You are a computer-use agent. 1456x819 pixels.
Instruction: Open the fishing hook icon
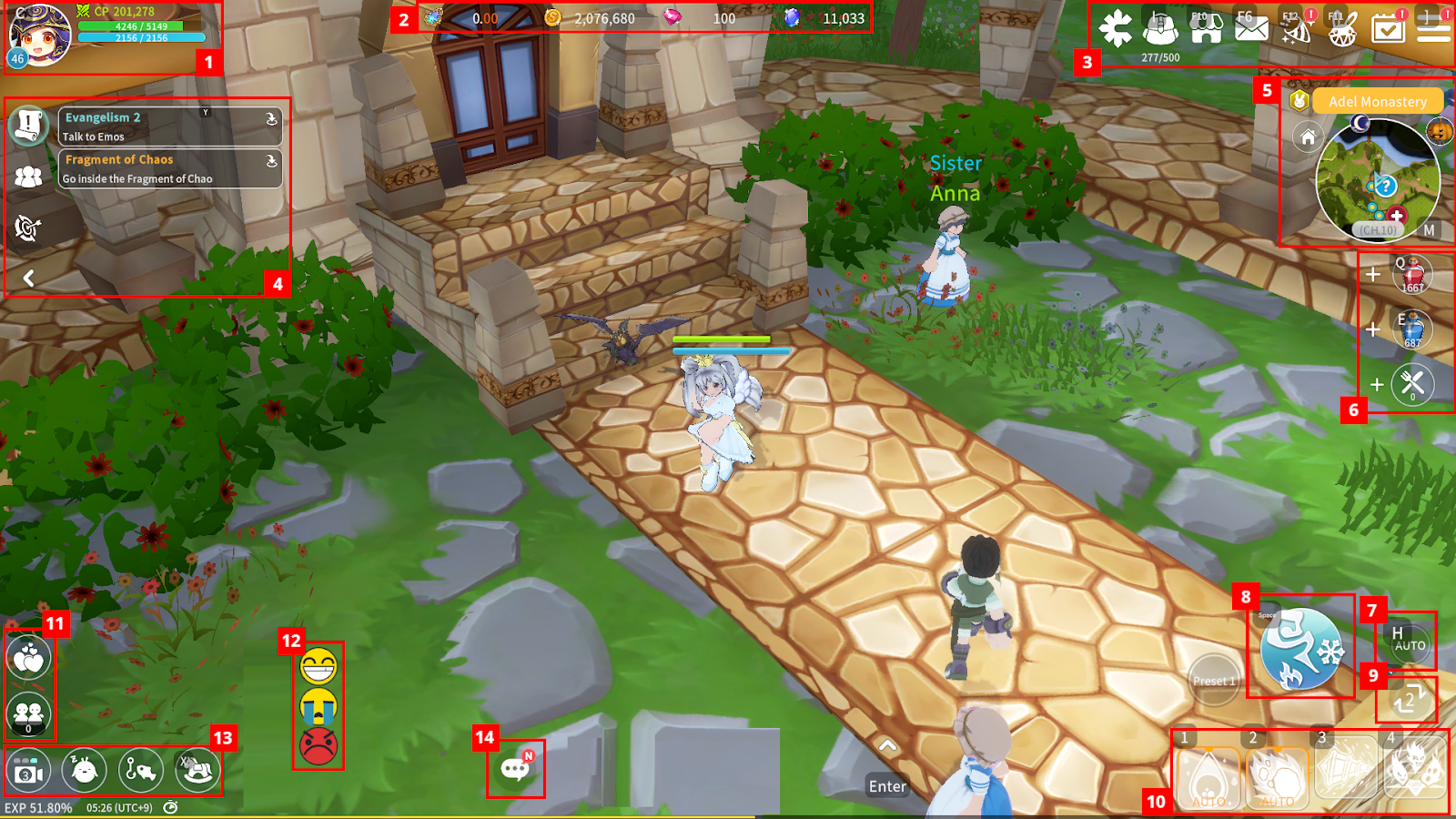coord(140,770)
